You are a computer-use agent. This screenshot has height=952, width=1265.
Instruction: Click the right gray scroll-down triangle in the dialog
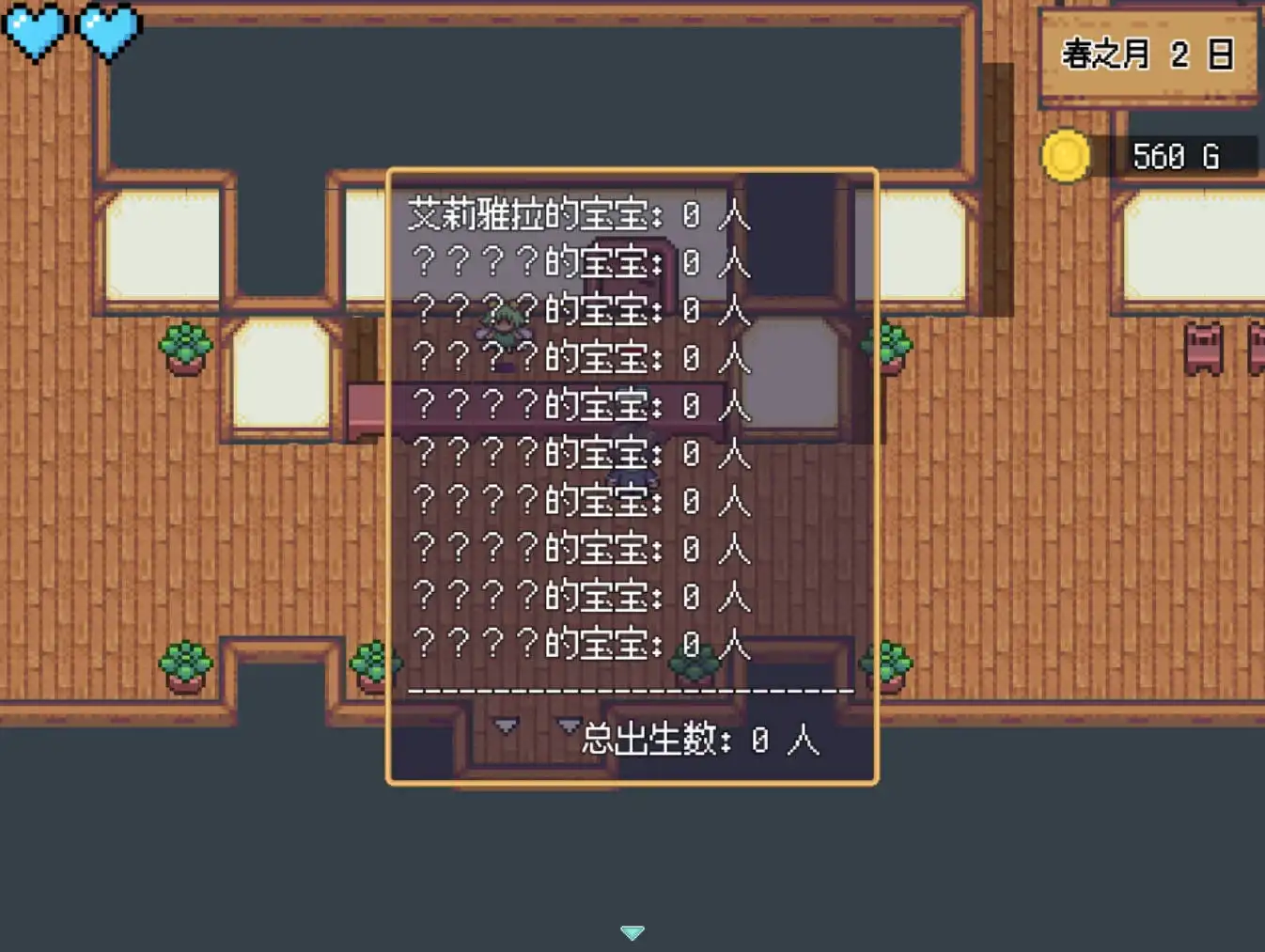pos(568,726)
